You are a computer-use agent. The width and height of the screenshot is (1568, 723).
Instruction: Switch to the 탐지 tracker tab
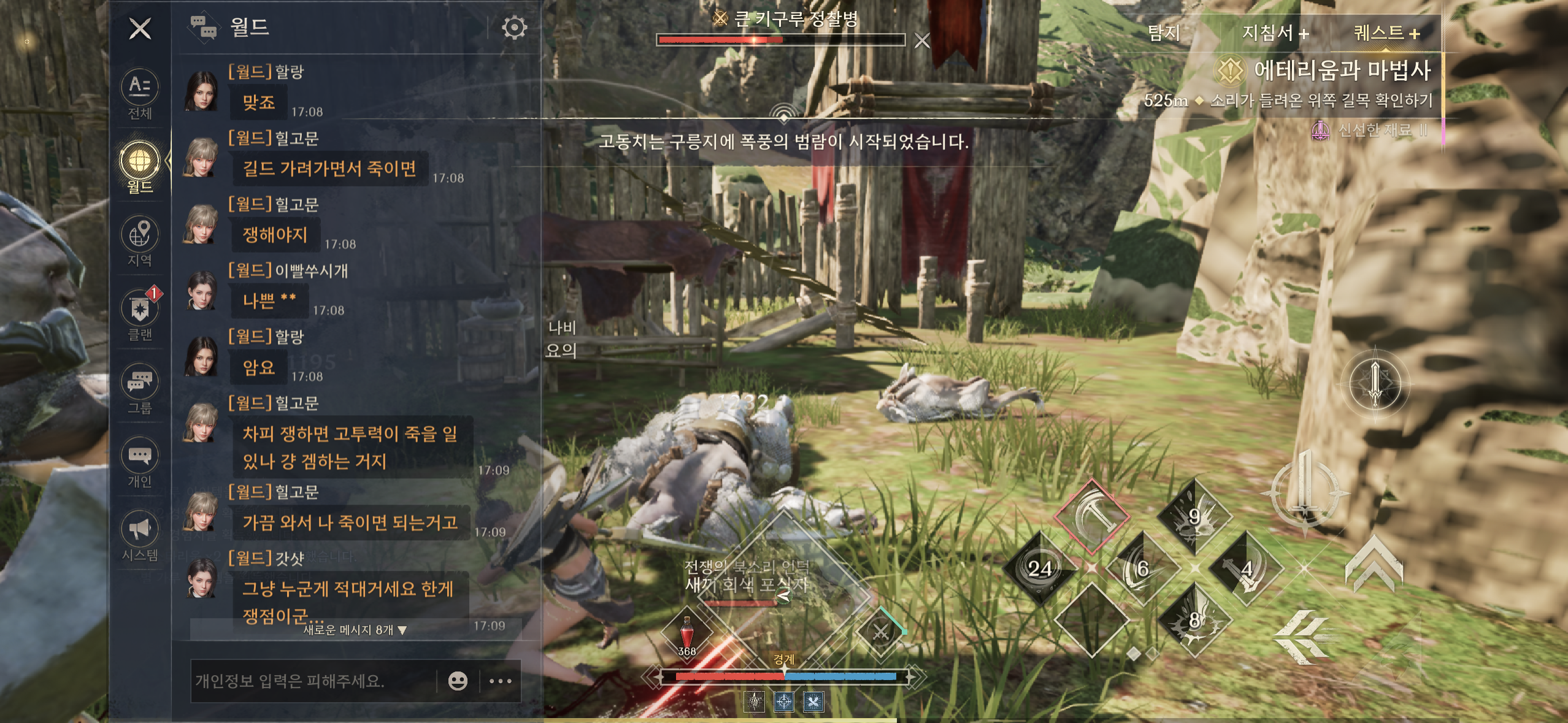point(1164,33)
